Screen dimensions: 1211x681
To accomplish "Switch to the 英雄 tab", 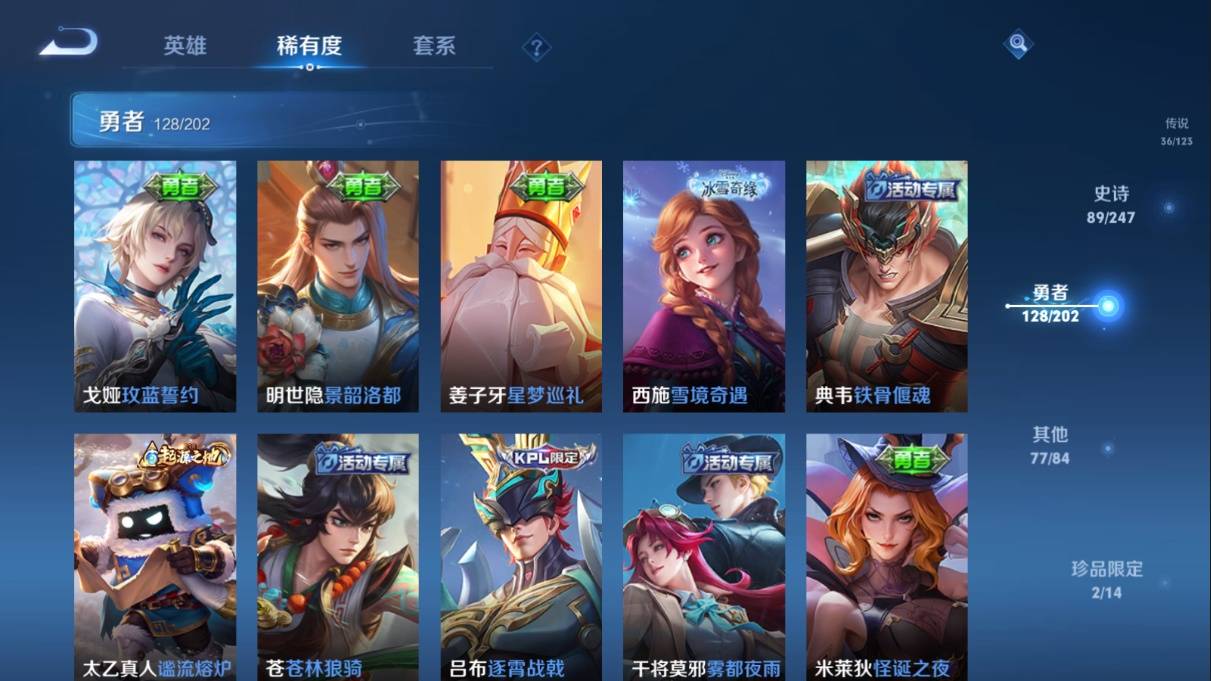I will coord(185,46).
